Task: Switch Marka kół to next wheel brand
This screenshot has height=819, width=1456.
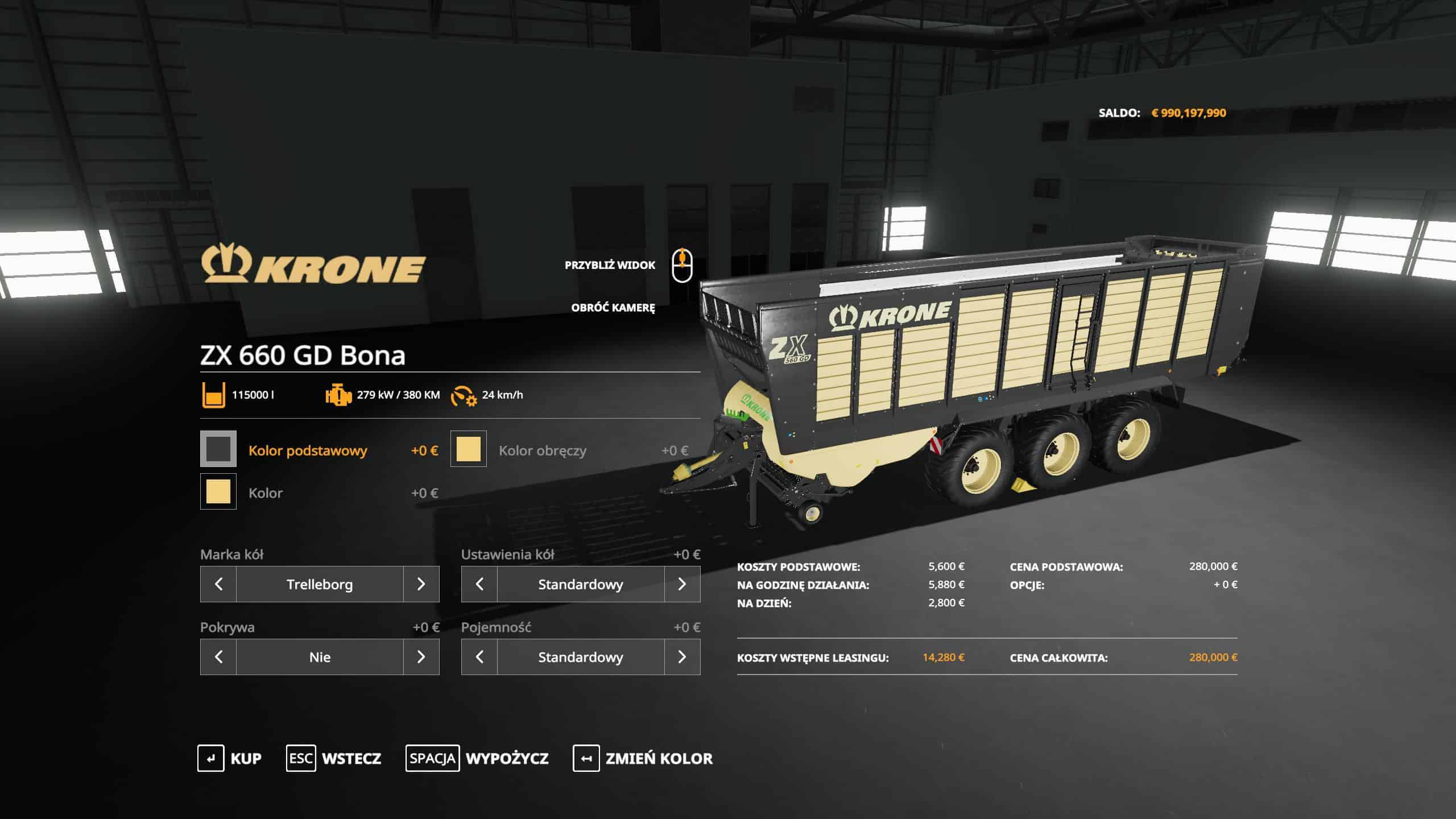Action: pyautogui.click(x=421, y=584)
